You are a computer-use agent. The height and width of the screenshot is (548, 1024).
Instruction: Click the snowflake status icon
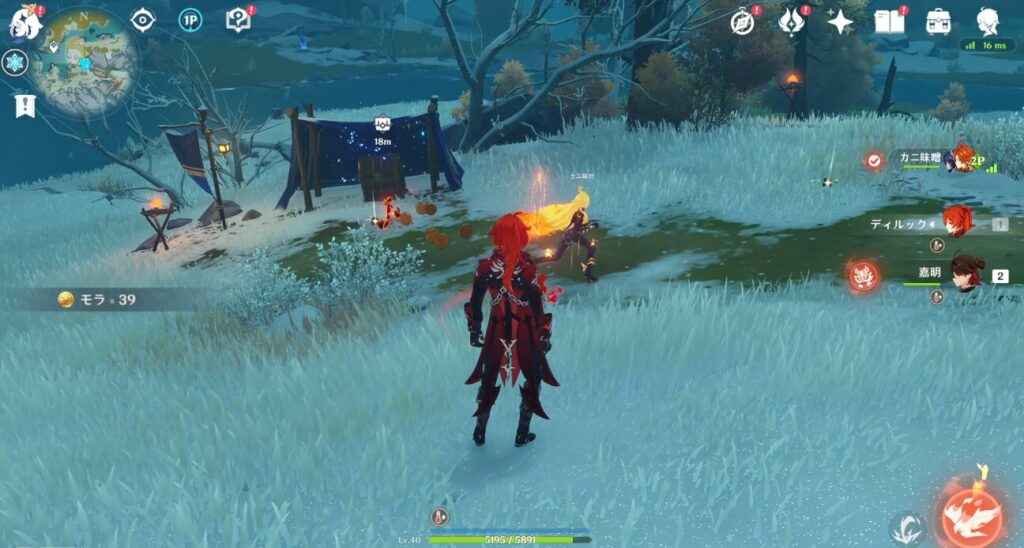click(15, 62)
